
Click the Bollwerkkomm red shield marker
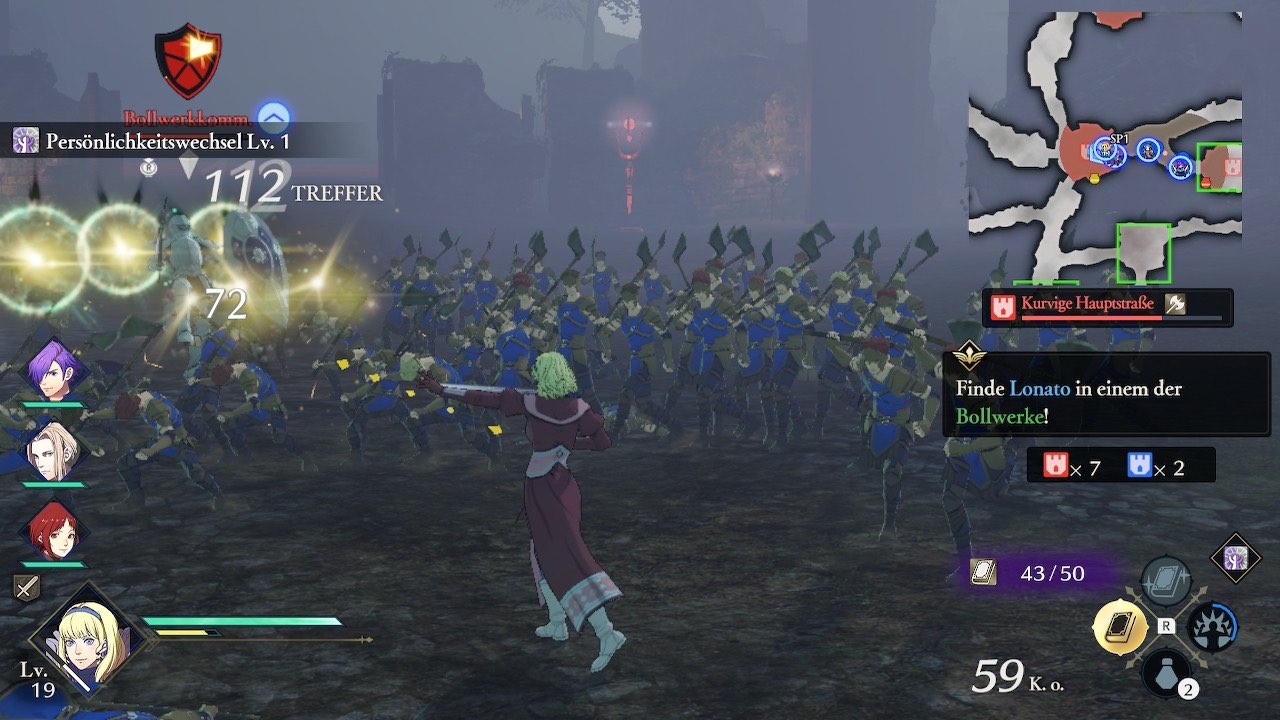tap(187, 62)
